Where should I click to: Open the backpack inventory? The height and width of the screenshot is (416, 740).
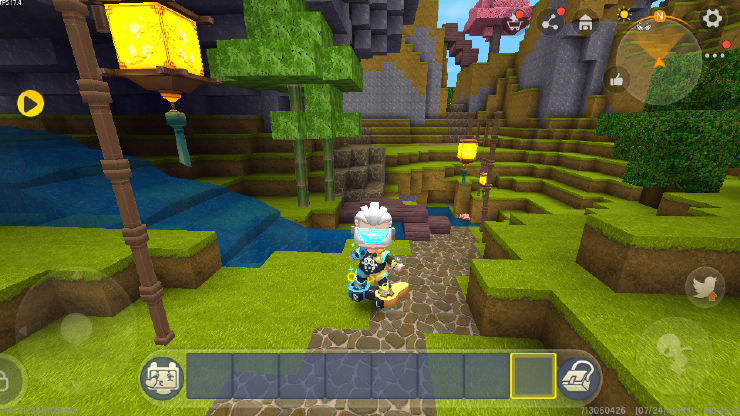click(x=578, y=377)
